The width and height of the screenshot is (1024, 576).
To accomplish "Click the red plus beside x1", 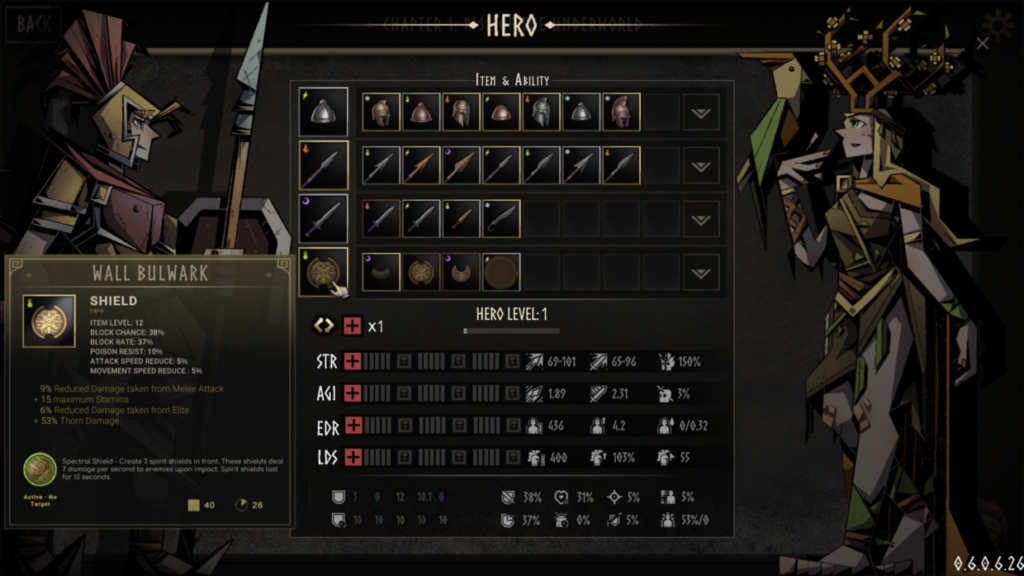I will pyautogui.click(x=352, y=326).
